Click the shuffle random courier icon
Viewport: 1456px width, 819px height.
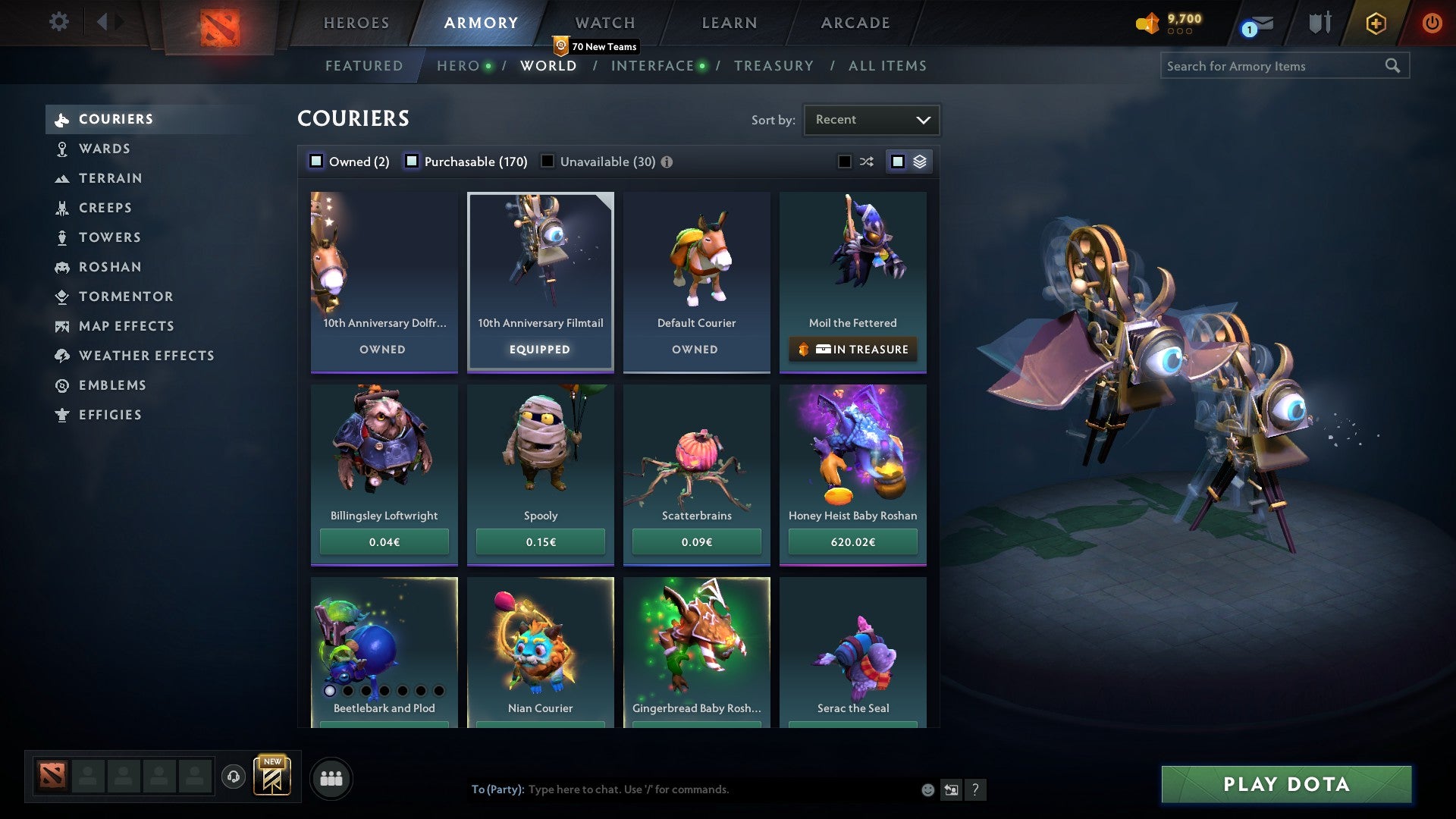(865, 161)
